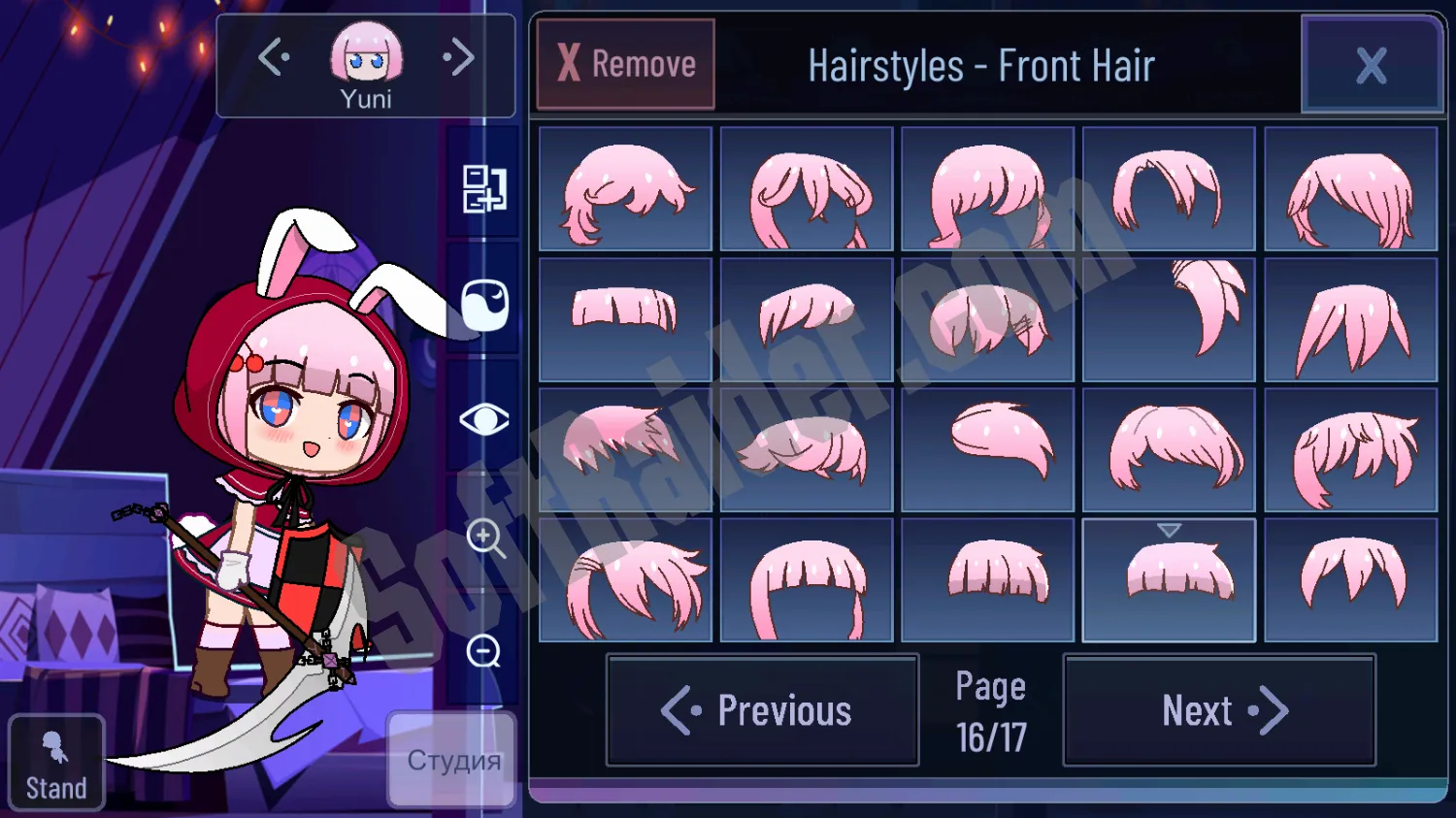Select the currently highlighted short bangs hairstyle
Image resolution: width=1456 pixels, height=818 pixels.
[1169, 580]
